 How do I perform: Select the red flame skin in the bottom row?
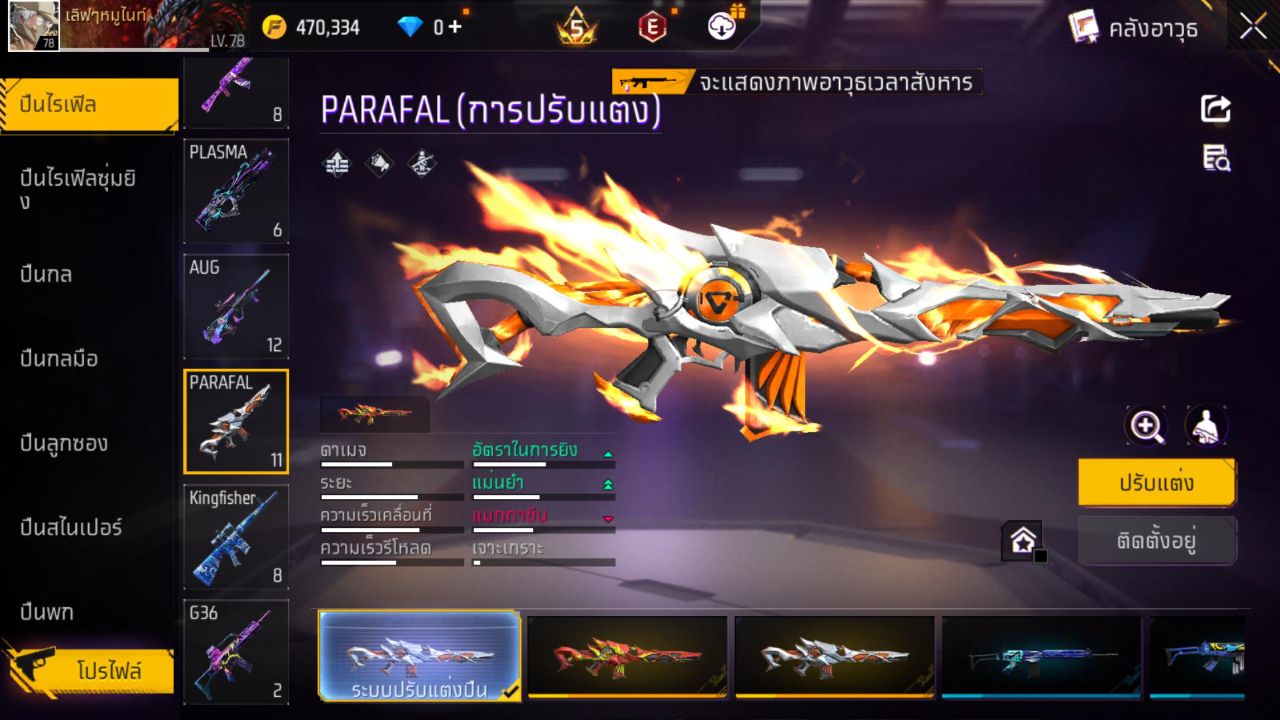coord(627,657)
